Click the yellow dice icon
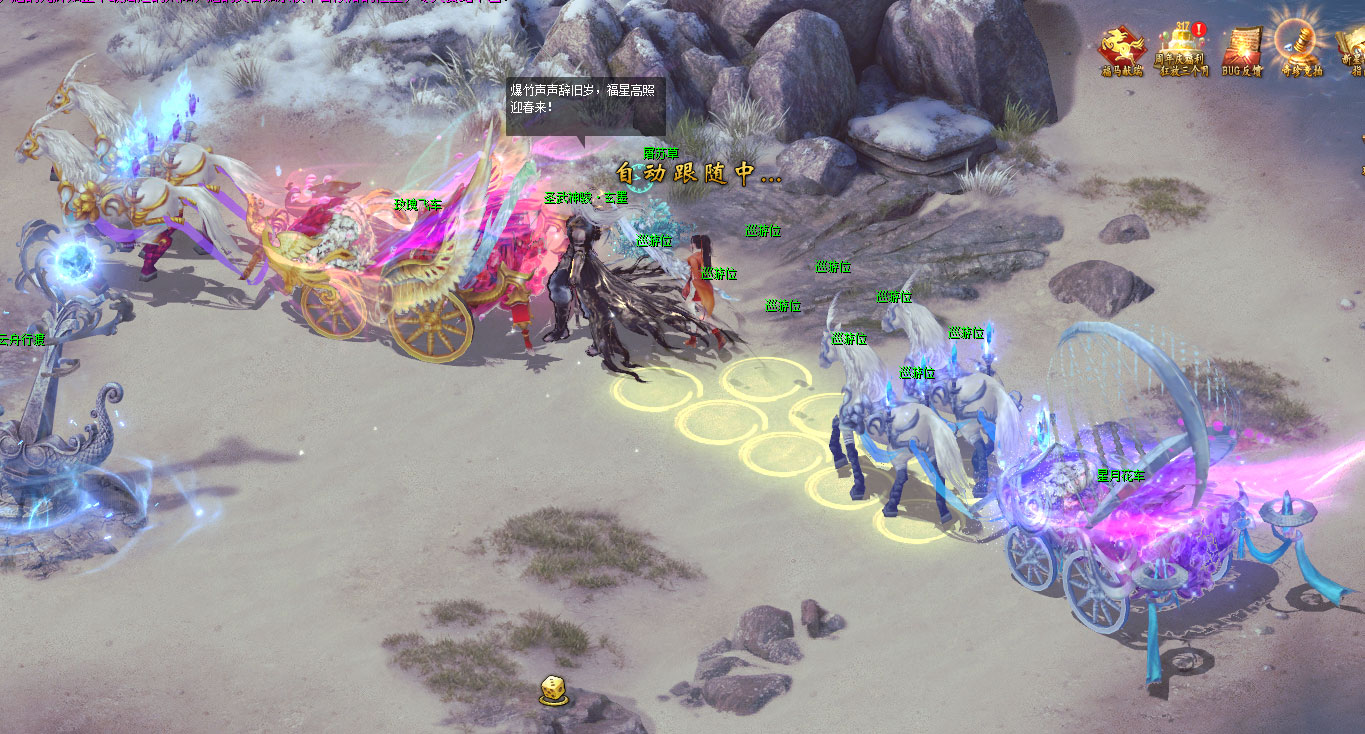Viewport: 1365px width, 734px height. [553, 689]
